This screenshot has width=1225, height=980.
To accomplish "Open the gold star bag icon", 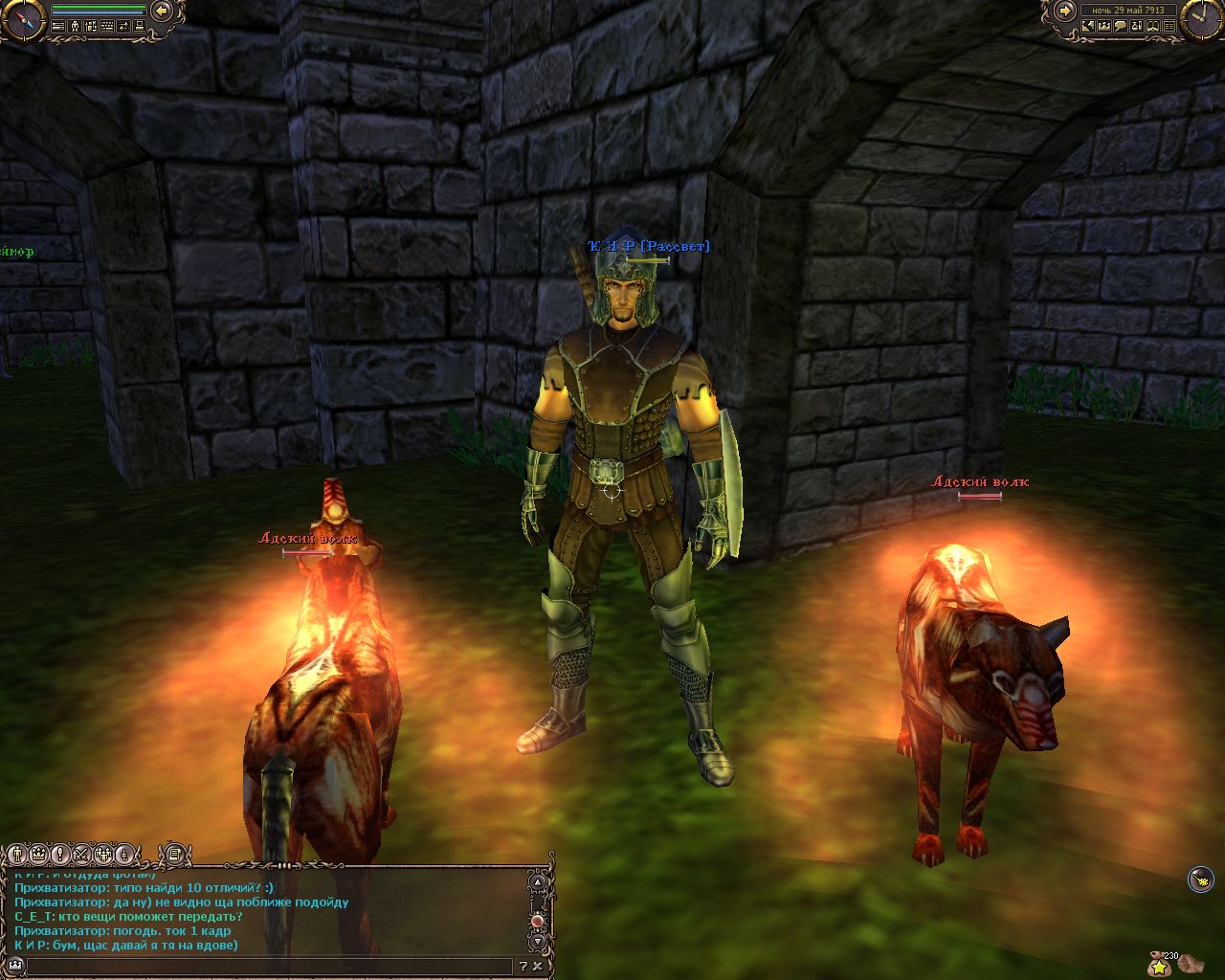I will point(1160,965).
